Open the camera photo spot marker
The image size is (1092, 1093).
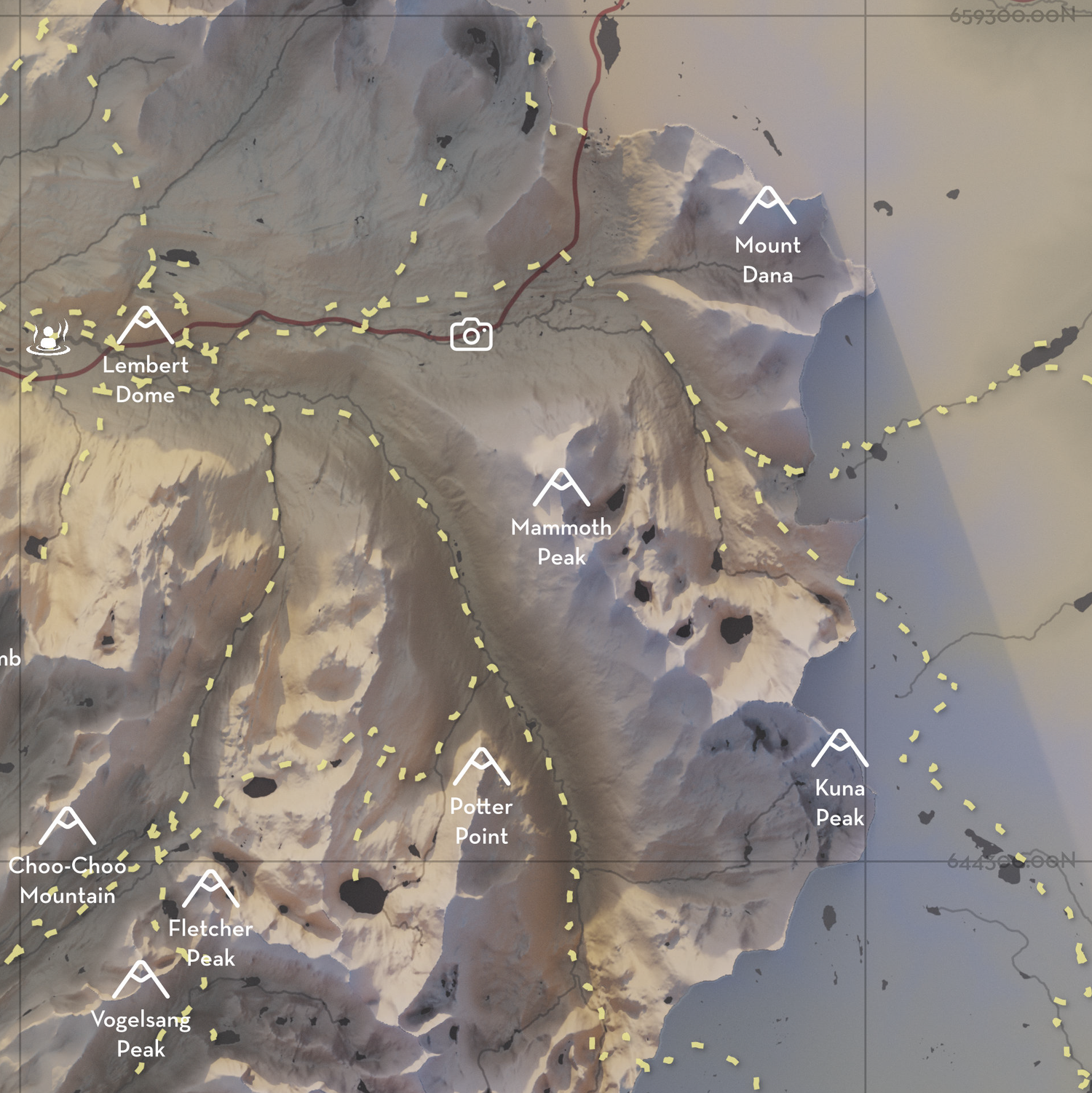tap(471, 335)
